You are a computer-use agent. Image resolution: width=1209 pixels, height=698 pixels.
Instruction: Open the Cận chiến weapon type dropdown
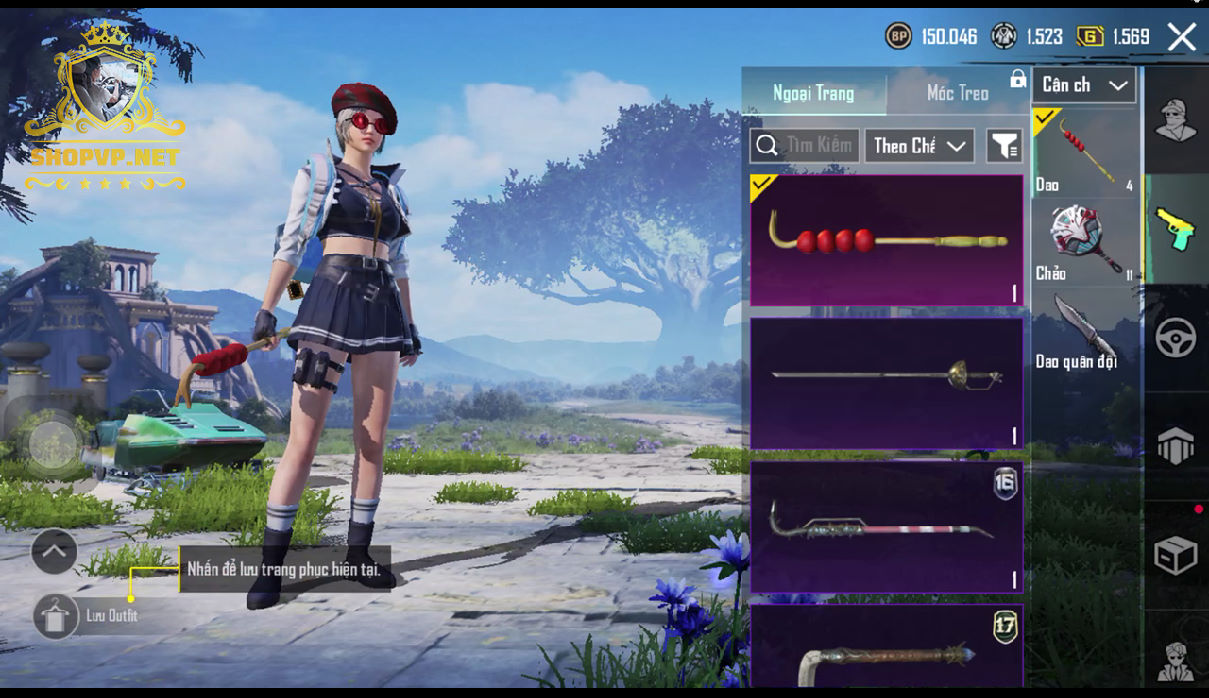[x=1084, y=86]
